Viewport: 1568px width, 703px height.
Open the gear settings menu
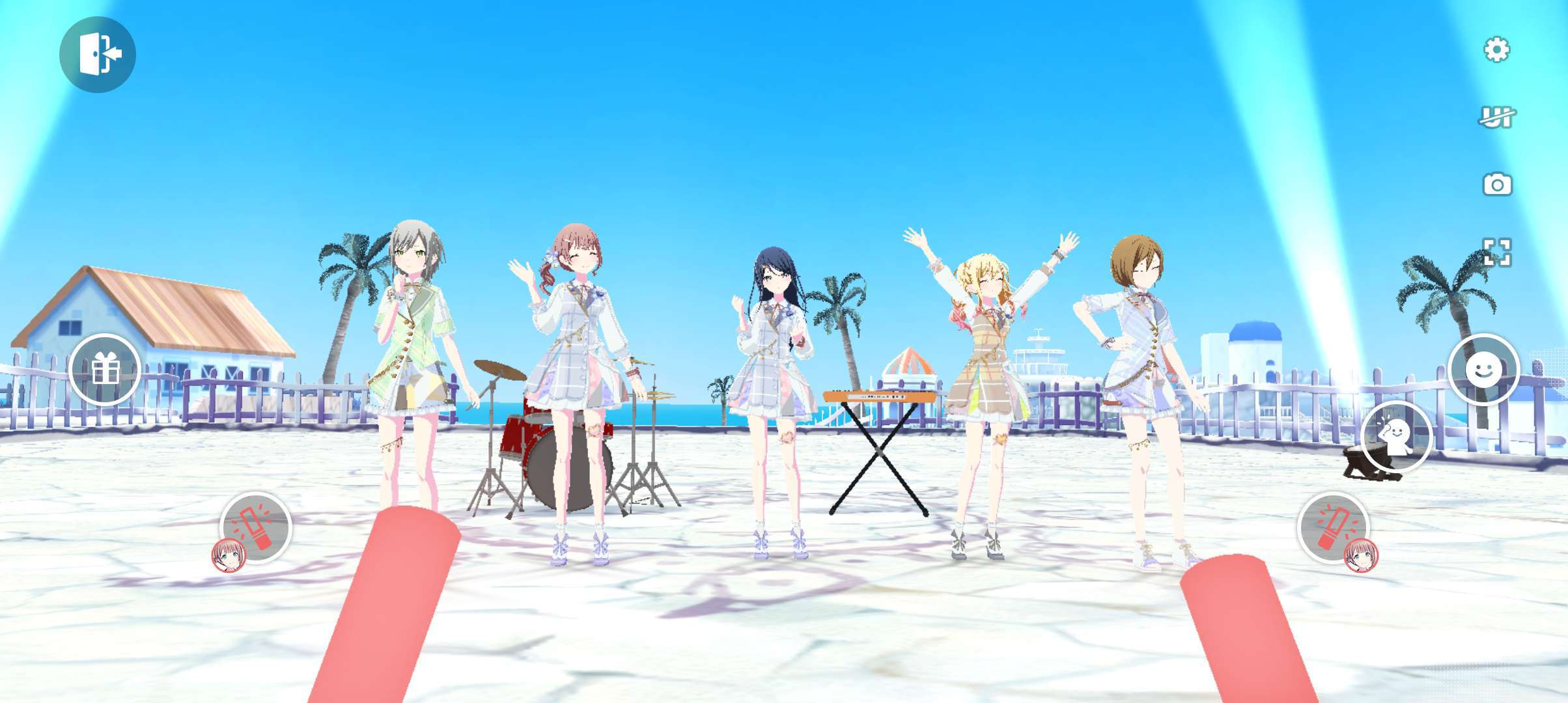coord(1496,49)
